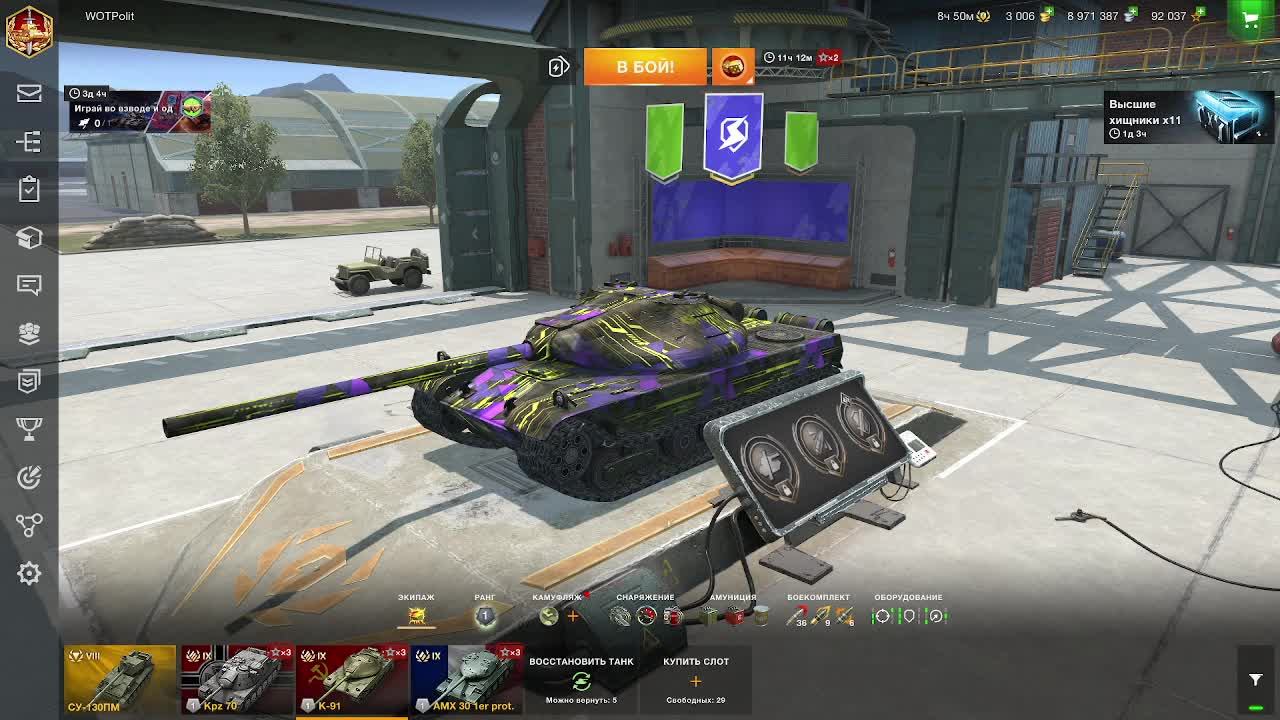
Task: Open the containers box icon in sidebar
Action: pyautogui.click(x=29, y=238)
